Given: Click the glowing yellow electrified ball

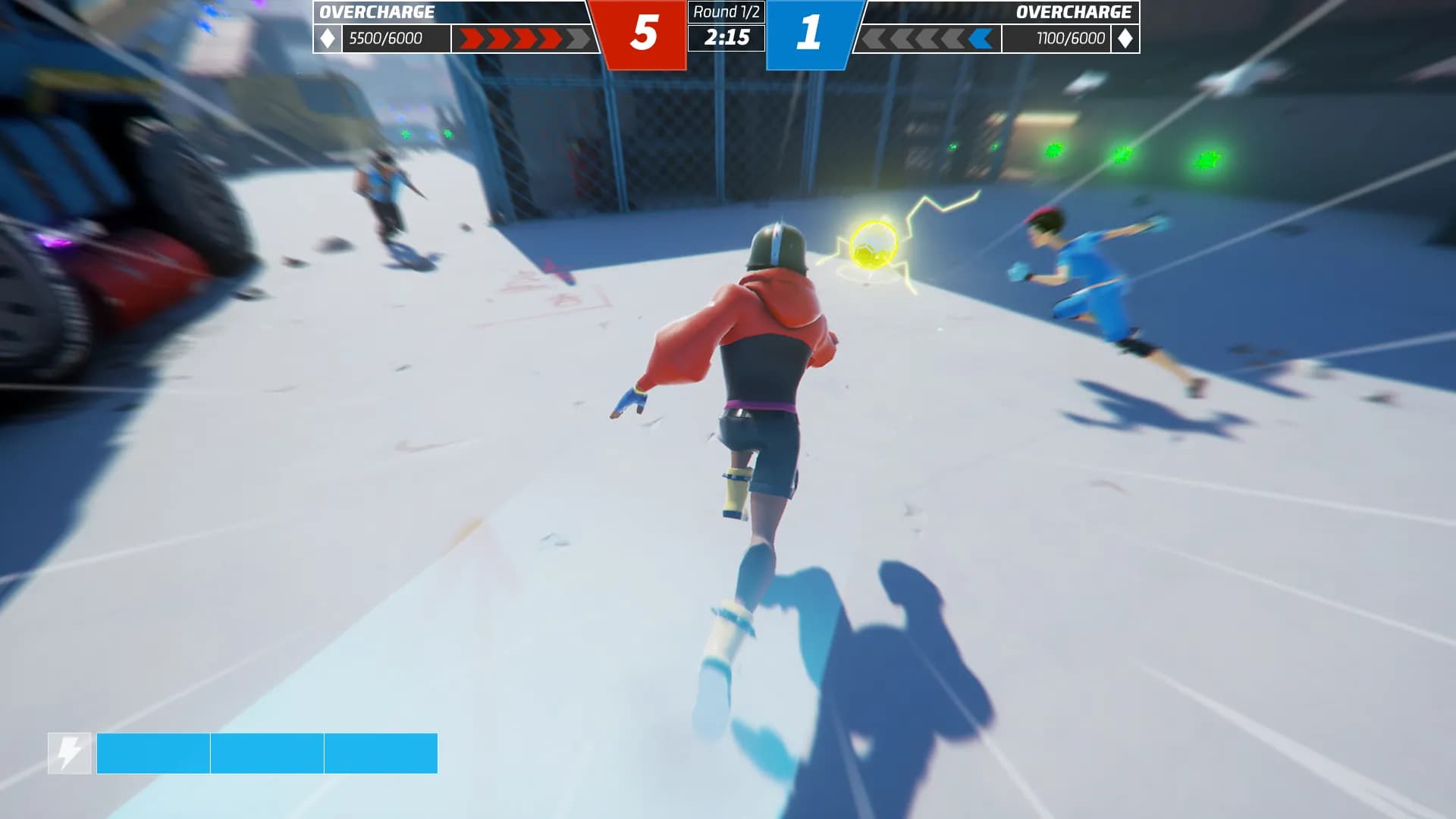Looking at the screenshot, I should (x=874, y=245).
